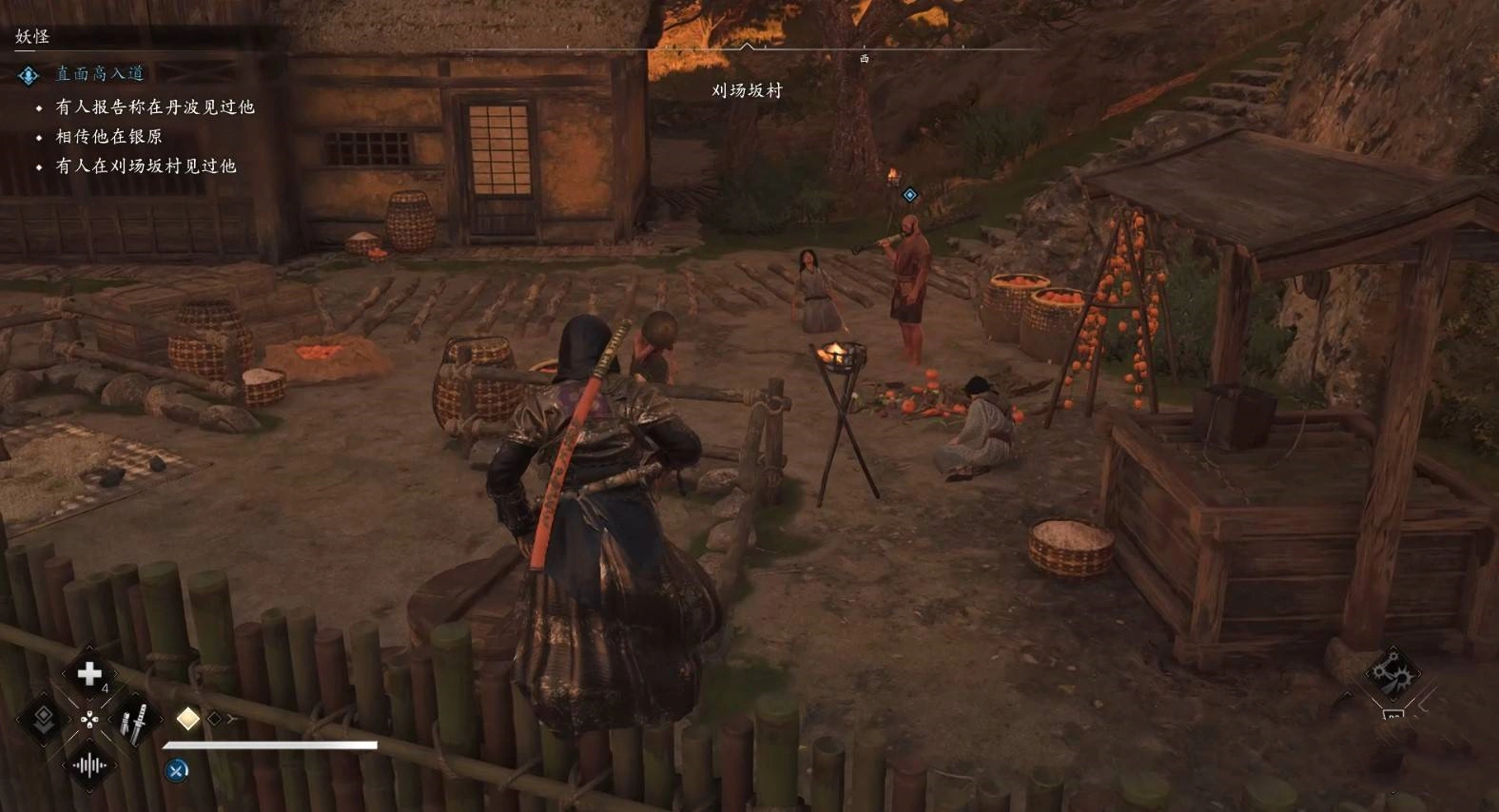The width and height of the screenshot is (1499, 812).
Task: Activate the whistle sound wave icon
Action: point(89,765)
